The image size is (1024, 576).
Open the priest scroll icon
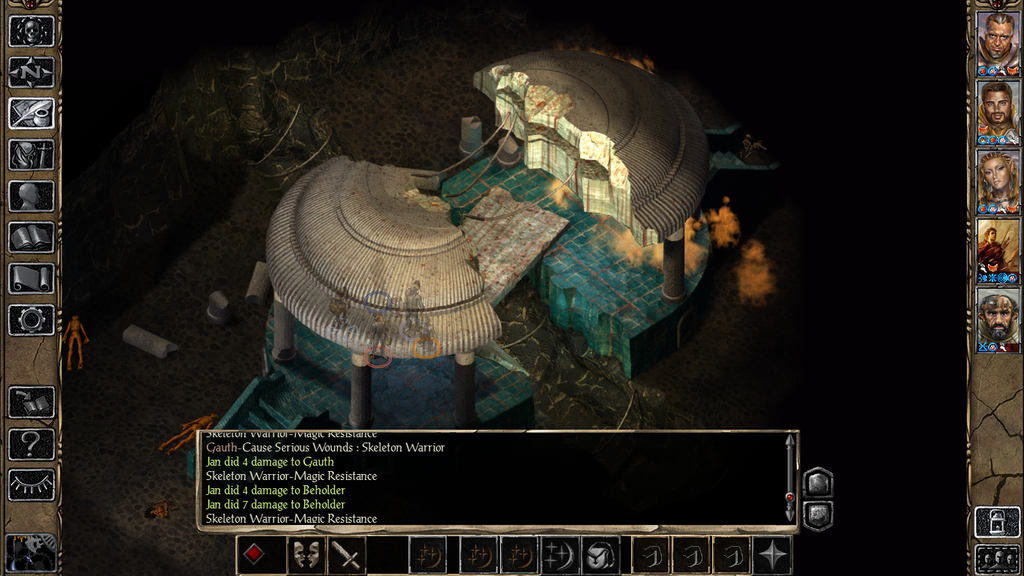(x=31, y=278)
